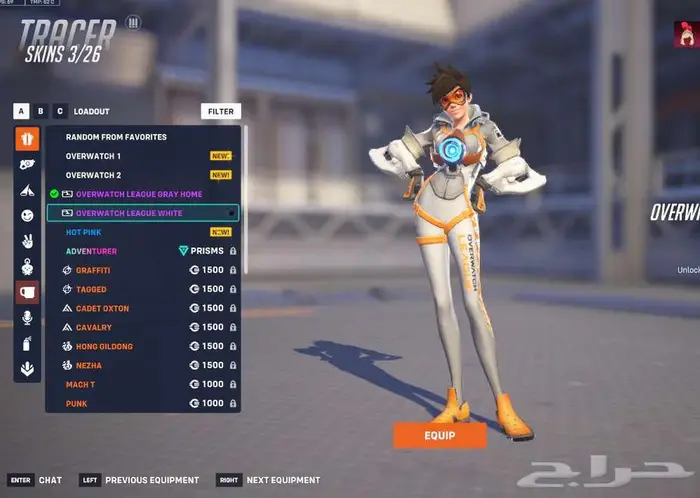Open the skins category icon in sidebar
The height and width of the screenshot is (498, 700).
pyautogui.click(x=27, y=139)
